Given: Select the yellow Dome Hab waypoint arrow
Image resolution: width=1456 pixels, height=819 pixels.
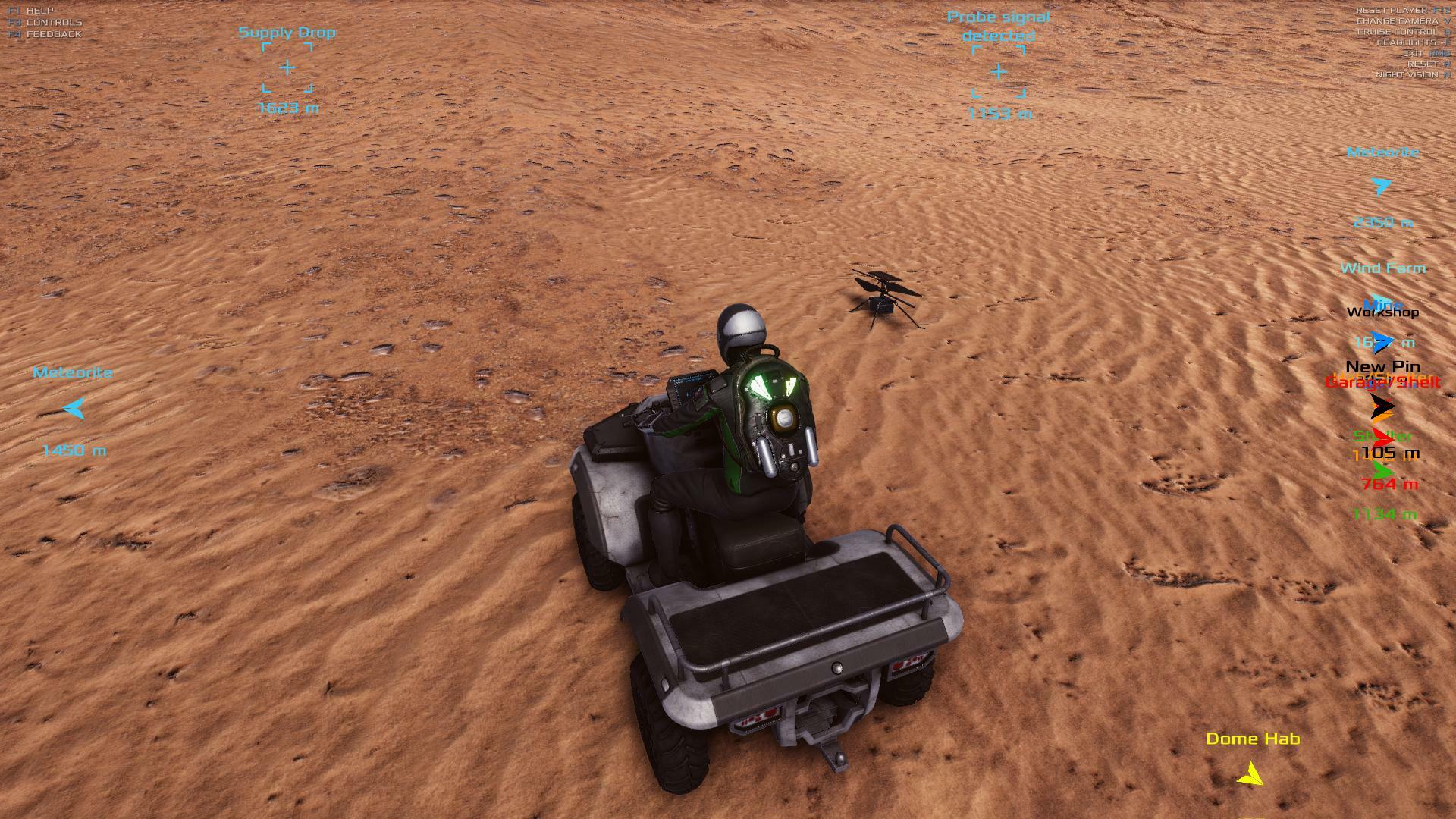Looking at the screenshot, I should tap(1250, 774).
